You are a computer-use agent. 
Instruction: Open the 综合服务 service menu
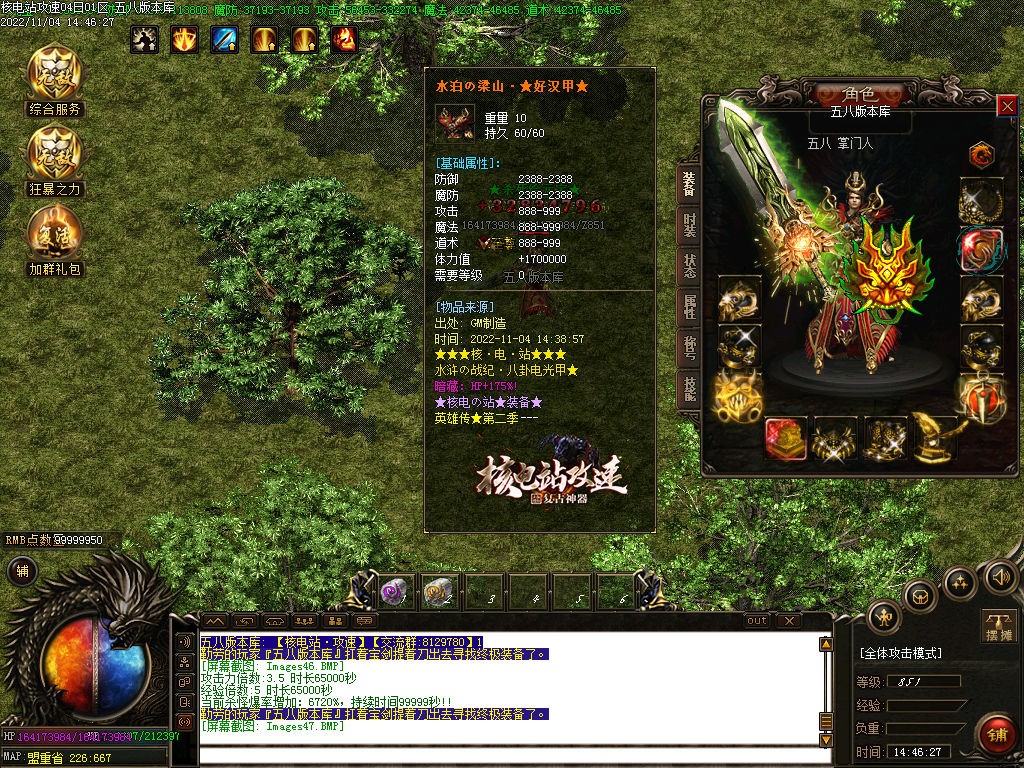coord(55,76)
